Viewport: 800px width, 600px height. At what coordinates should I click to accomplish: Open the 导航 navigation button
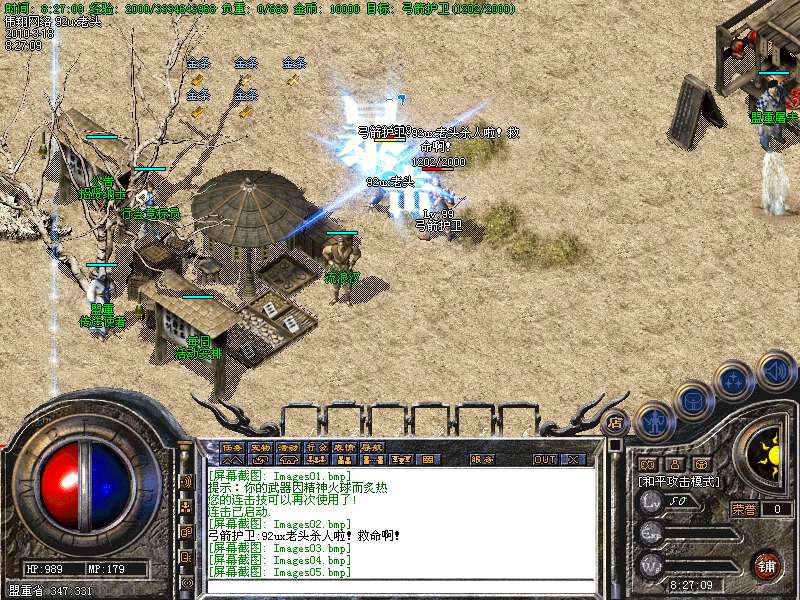tap(372, 447)
